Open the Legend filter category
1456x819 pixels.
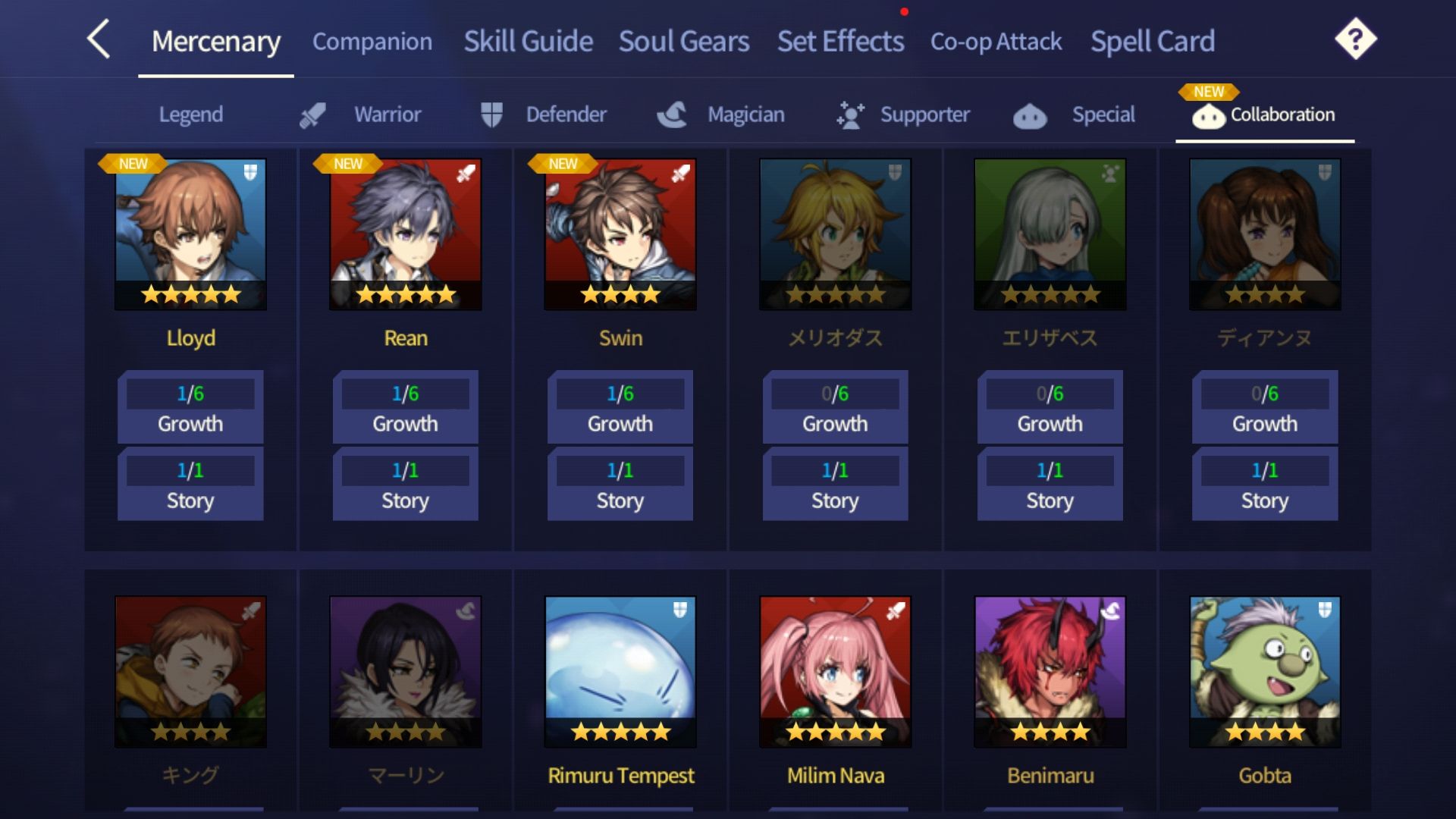coord(190,115)
